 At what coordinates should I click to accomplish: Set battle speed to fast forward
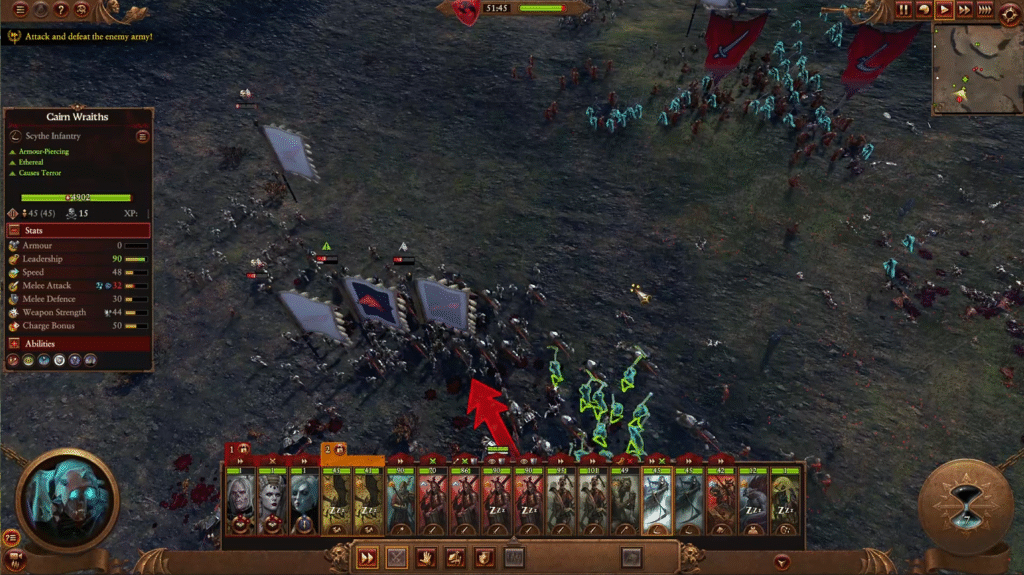point(964,10)
